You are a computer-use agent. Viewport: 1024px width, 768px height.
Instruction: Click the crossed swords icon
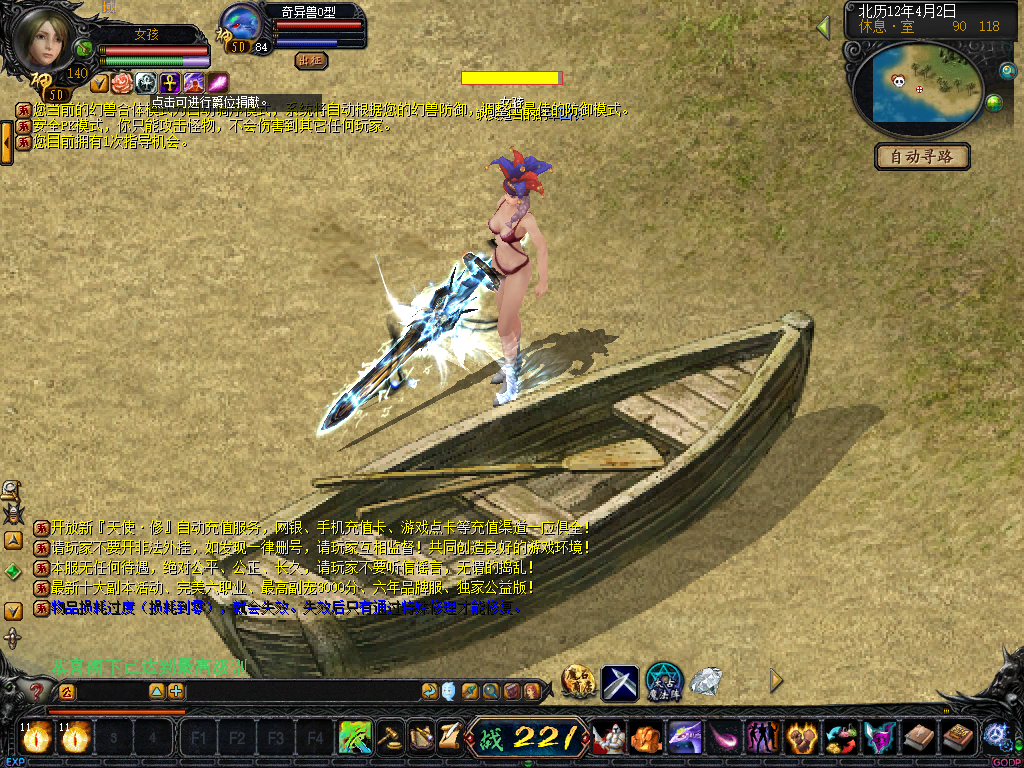pos(620,682)
